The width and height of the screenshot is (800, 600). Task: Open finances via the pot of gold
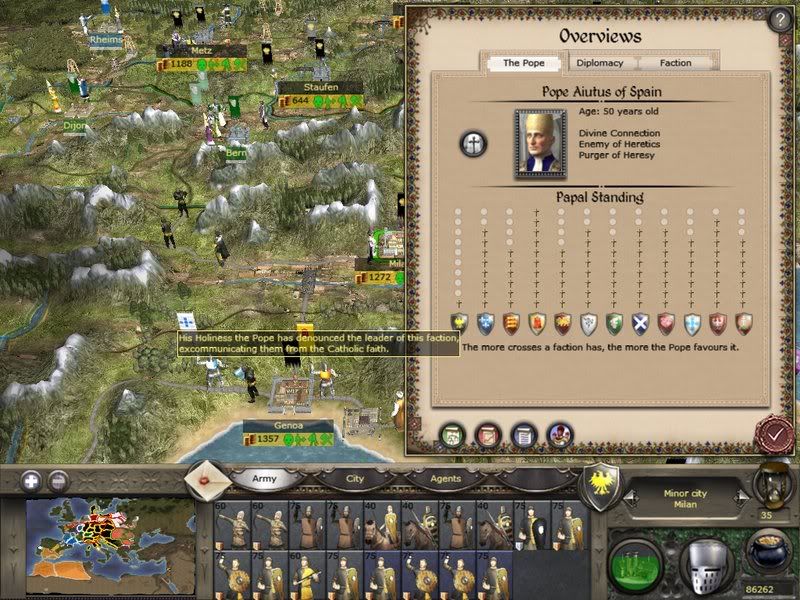pos(770,551)
